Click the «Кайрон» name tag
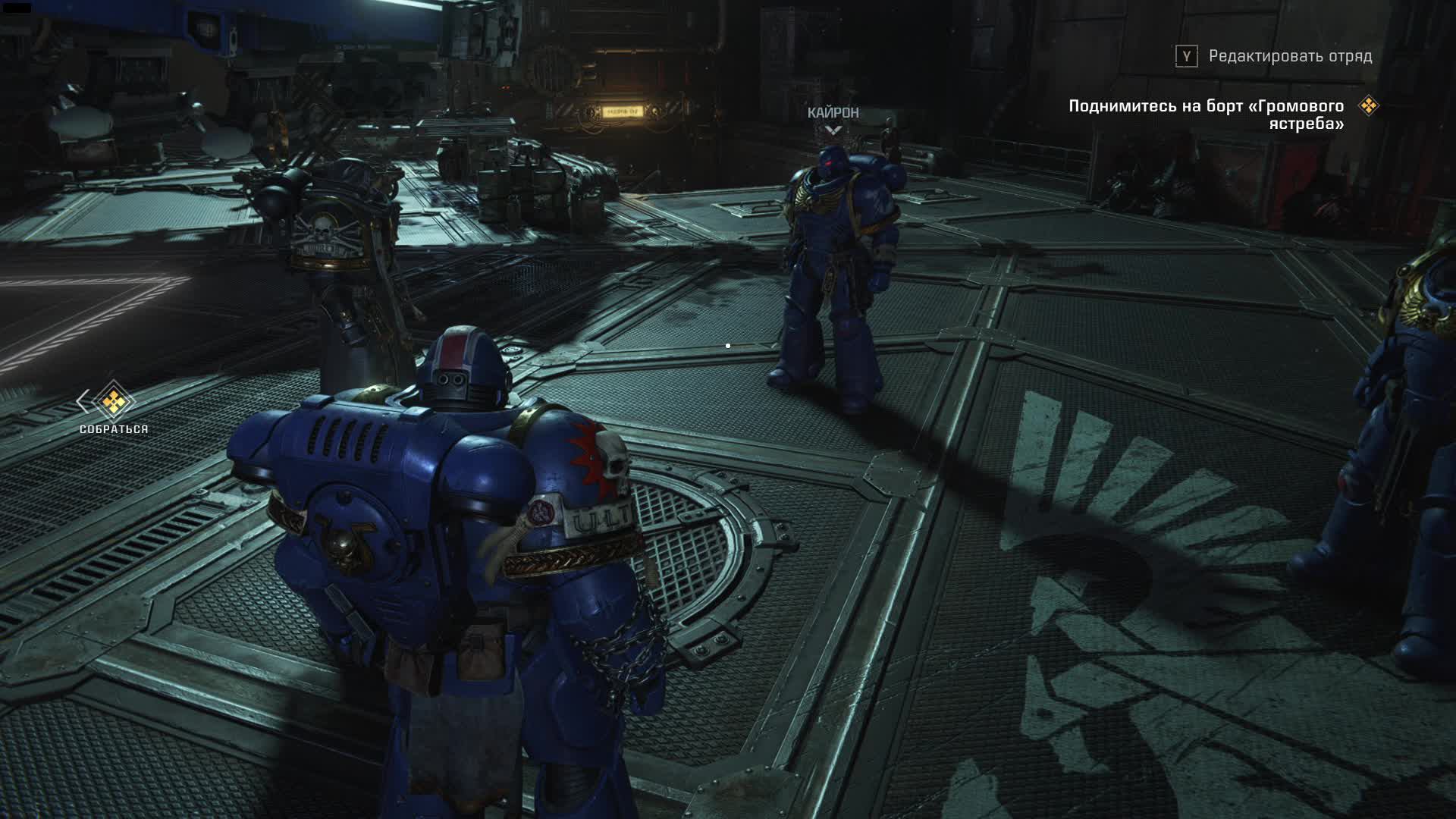This screenshot has width=1456, height=819. (x=833, y=113)
